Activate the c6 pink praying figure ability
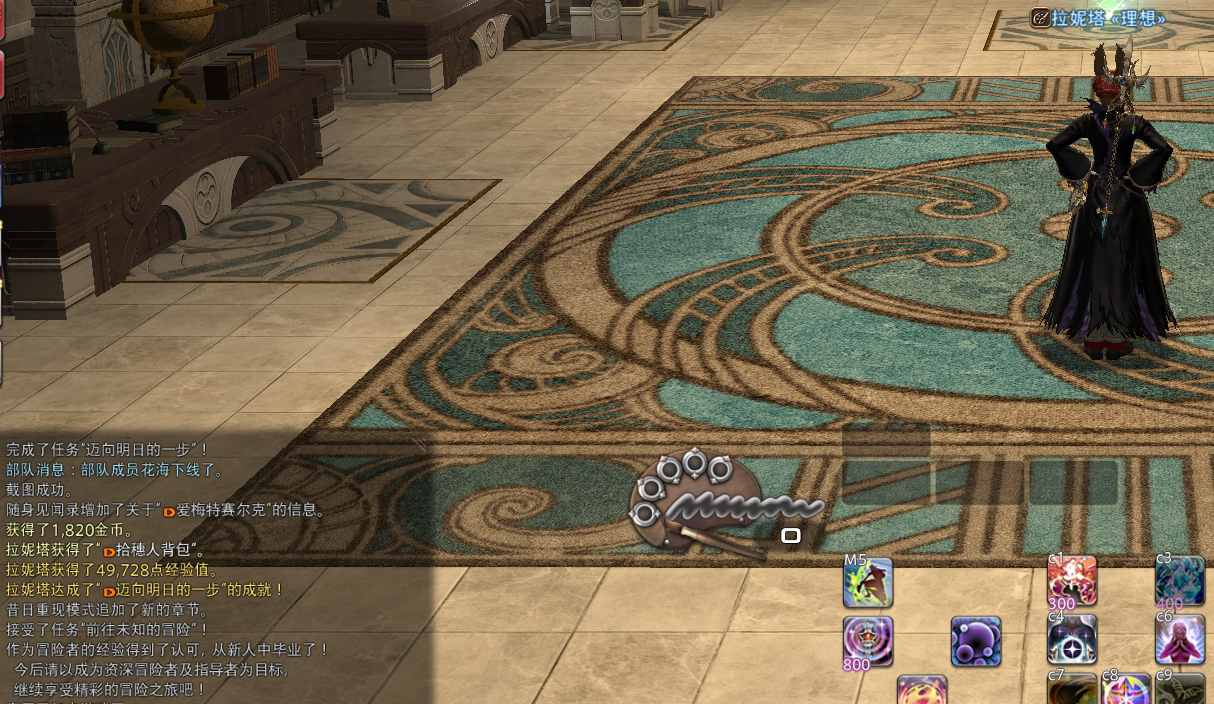This screenshot has width=1214, height=704. [1180, 640]
